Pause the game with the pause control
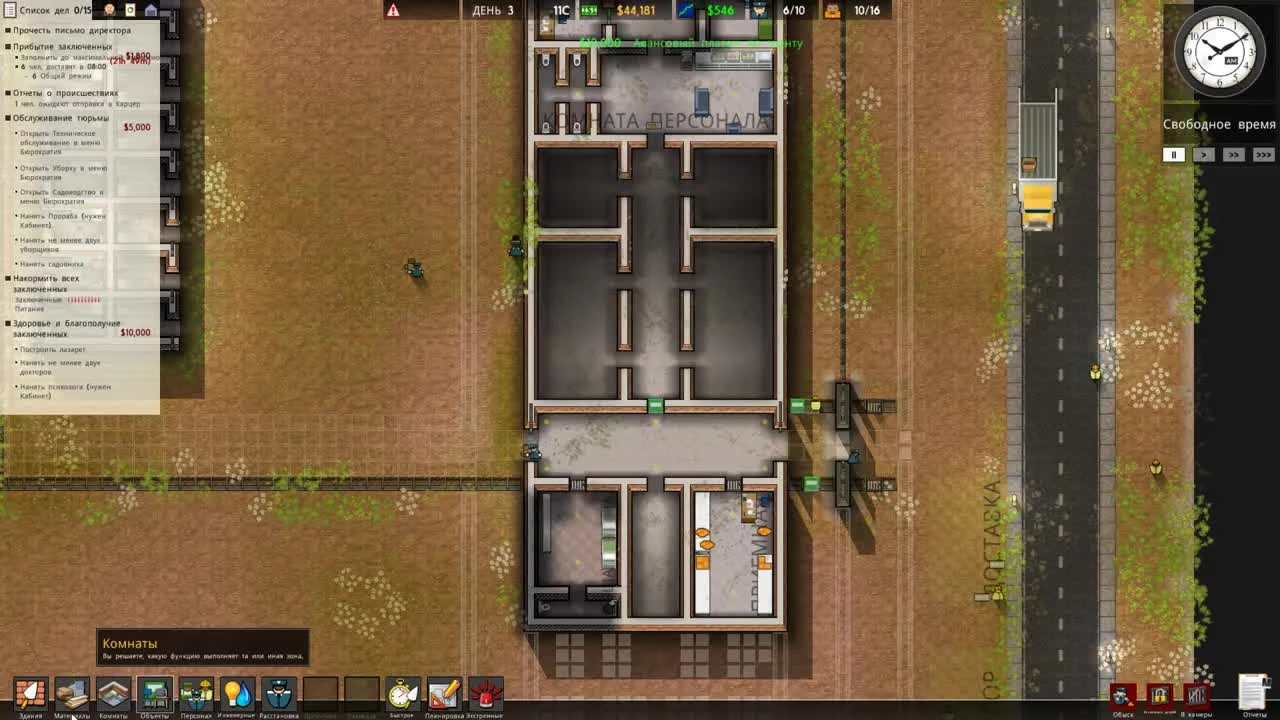Image resolution: width=1280 pixels, height=720 pixels. tap(1173, 155)
